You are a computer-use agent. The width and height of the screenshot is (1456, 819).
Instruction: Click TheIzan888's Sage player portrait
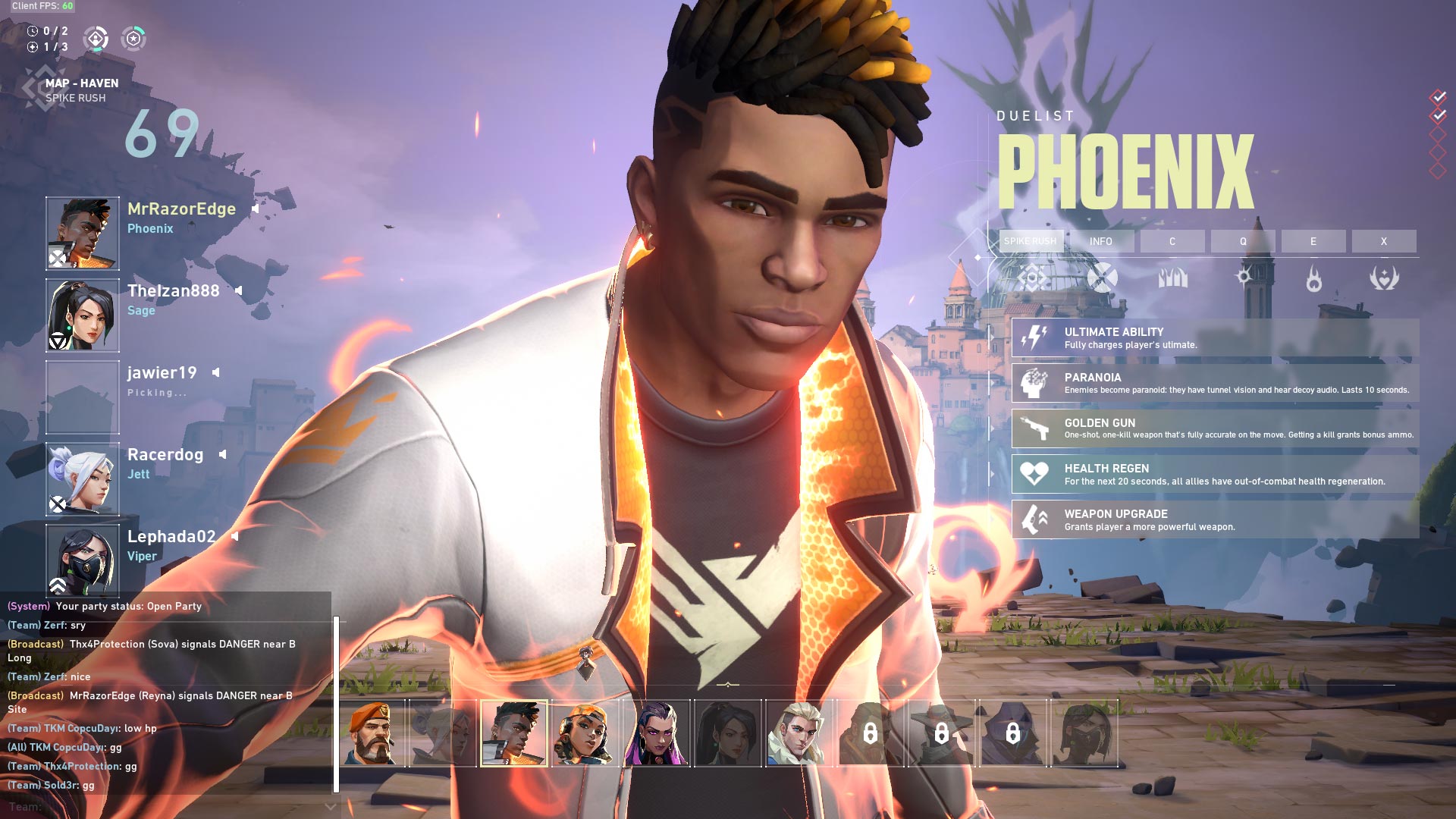[x=83, y=315]
